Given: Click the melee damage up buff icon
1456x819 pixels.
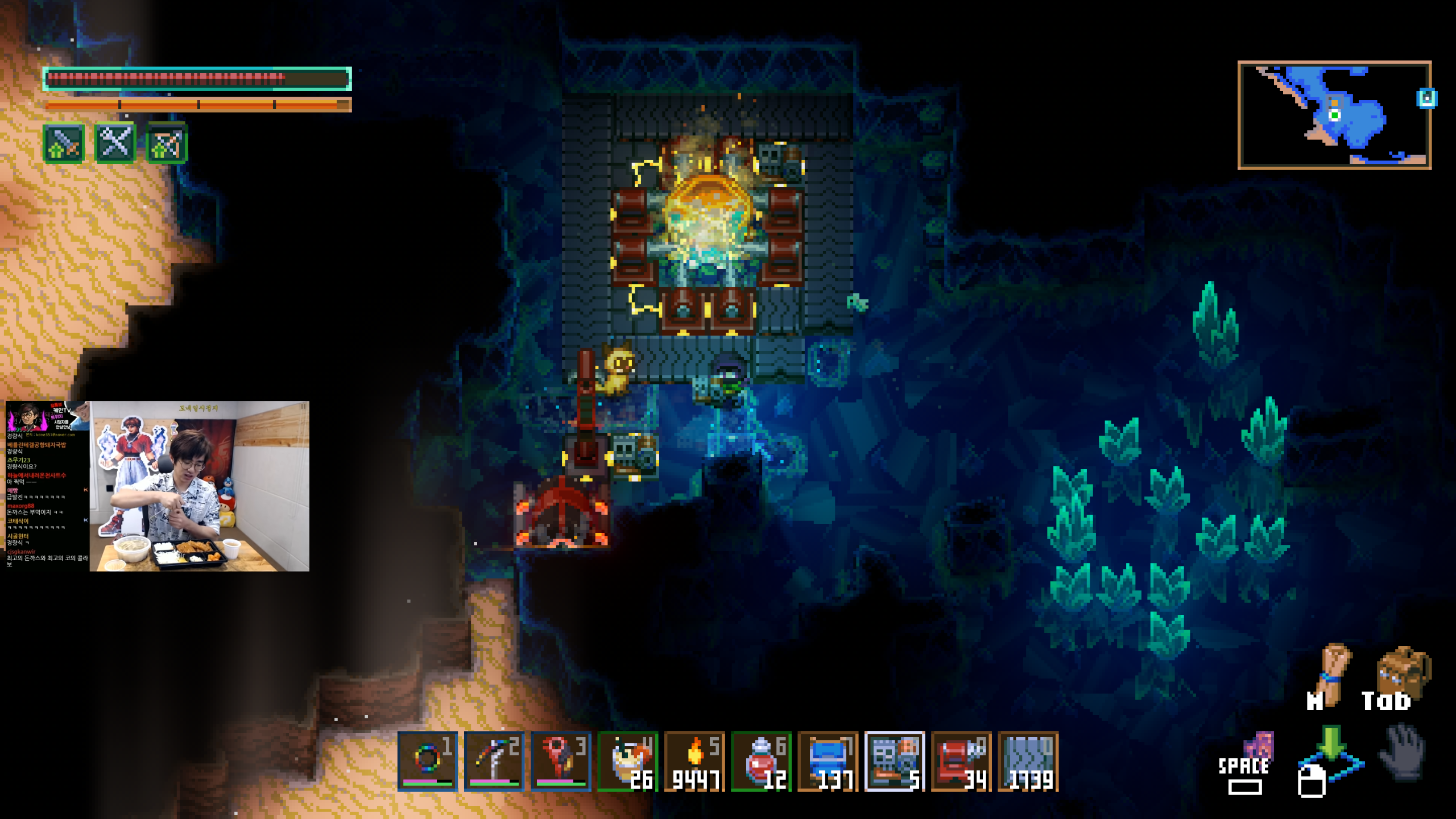Looking at the screenshot, I should click(64, 144).
